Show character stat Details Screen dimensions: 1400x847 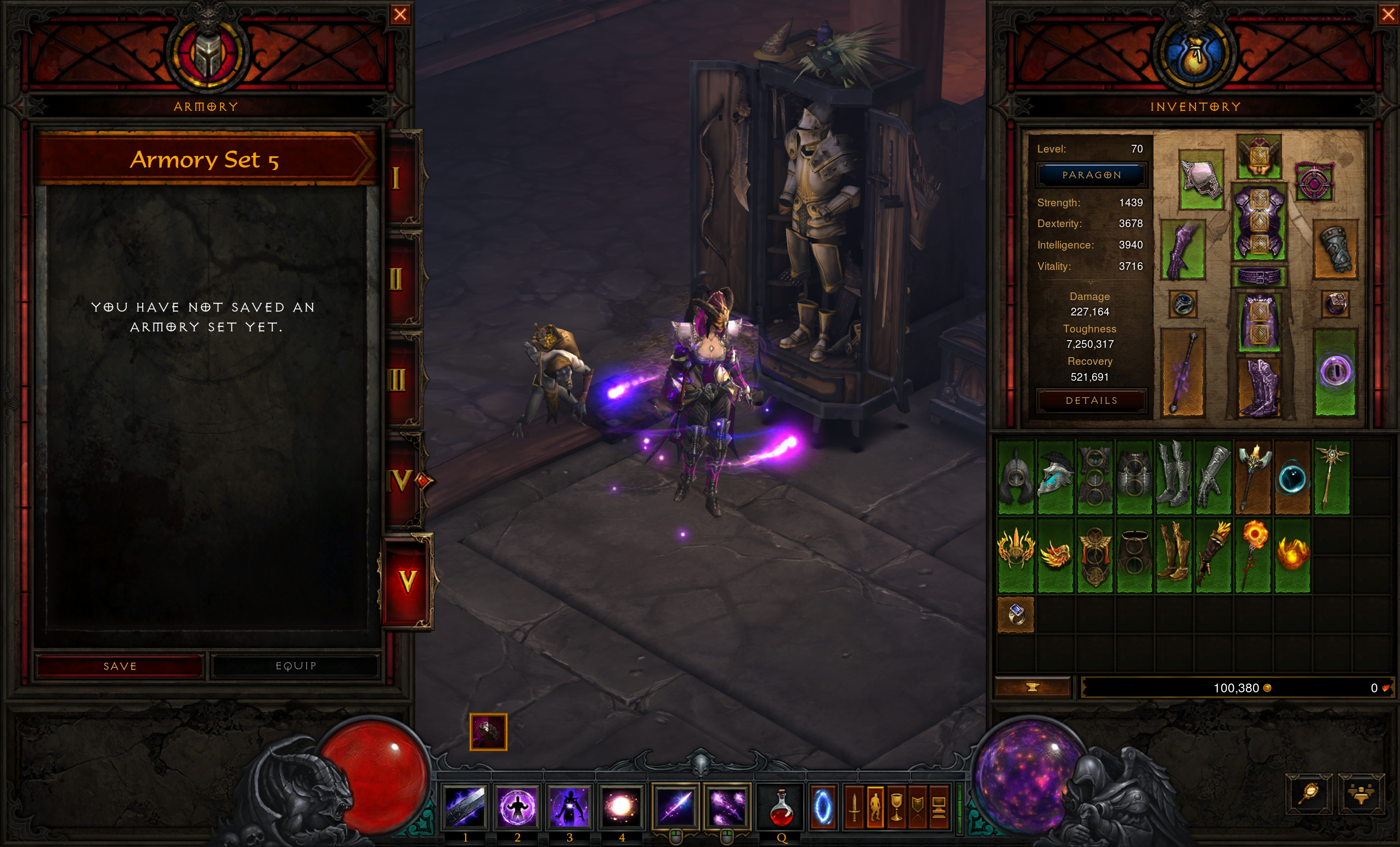coord(1092,400)
